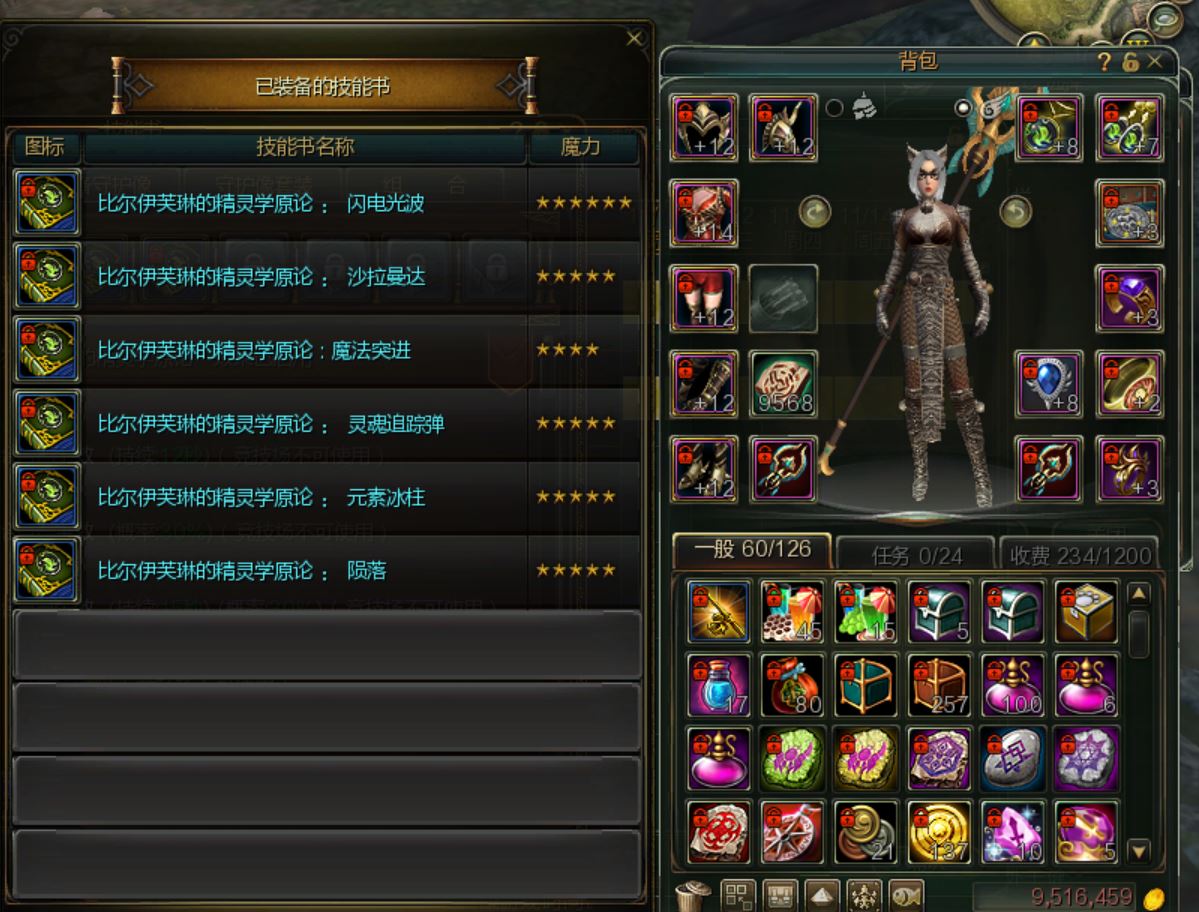
Task: Select the 一般 60/126 tab
Action: pos(750,551)
